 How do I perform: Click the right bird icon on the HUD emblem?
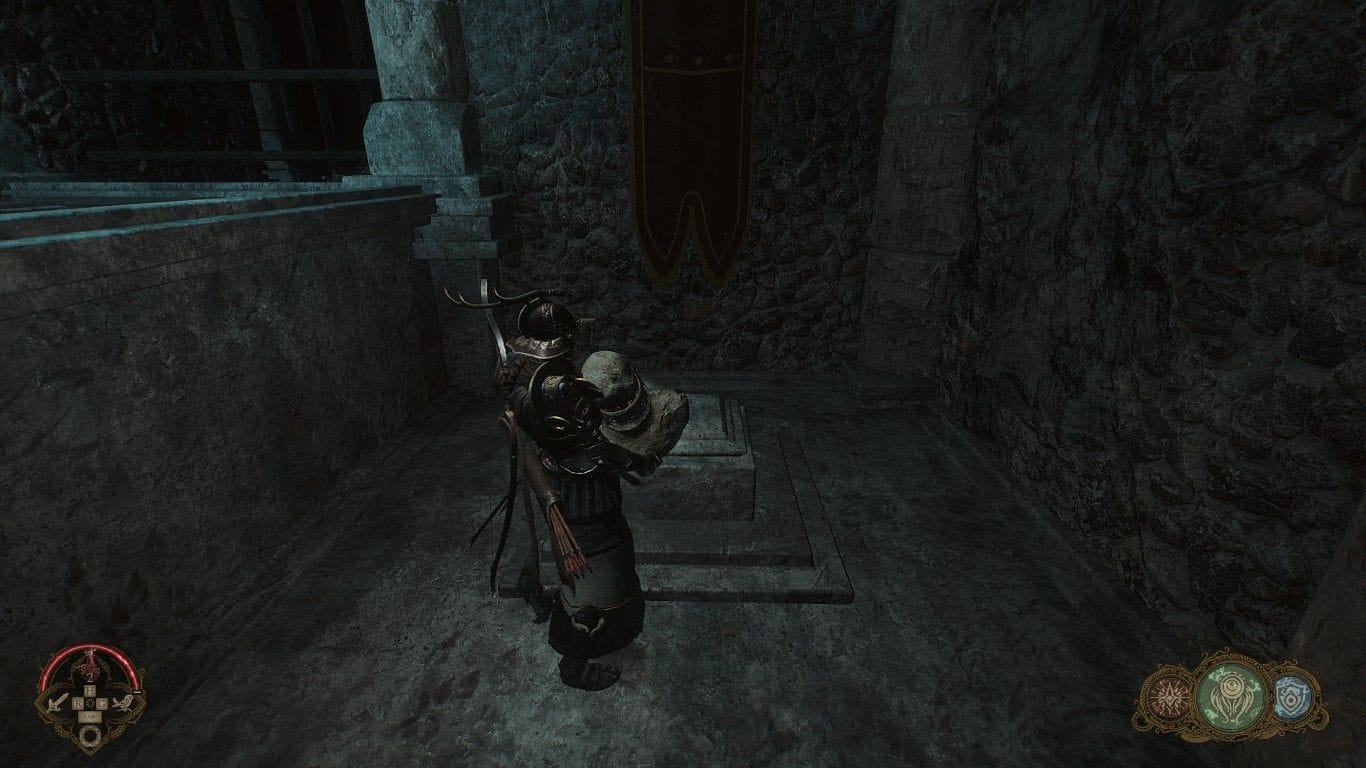[x=124, y=703]
